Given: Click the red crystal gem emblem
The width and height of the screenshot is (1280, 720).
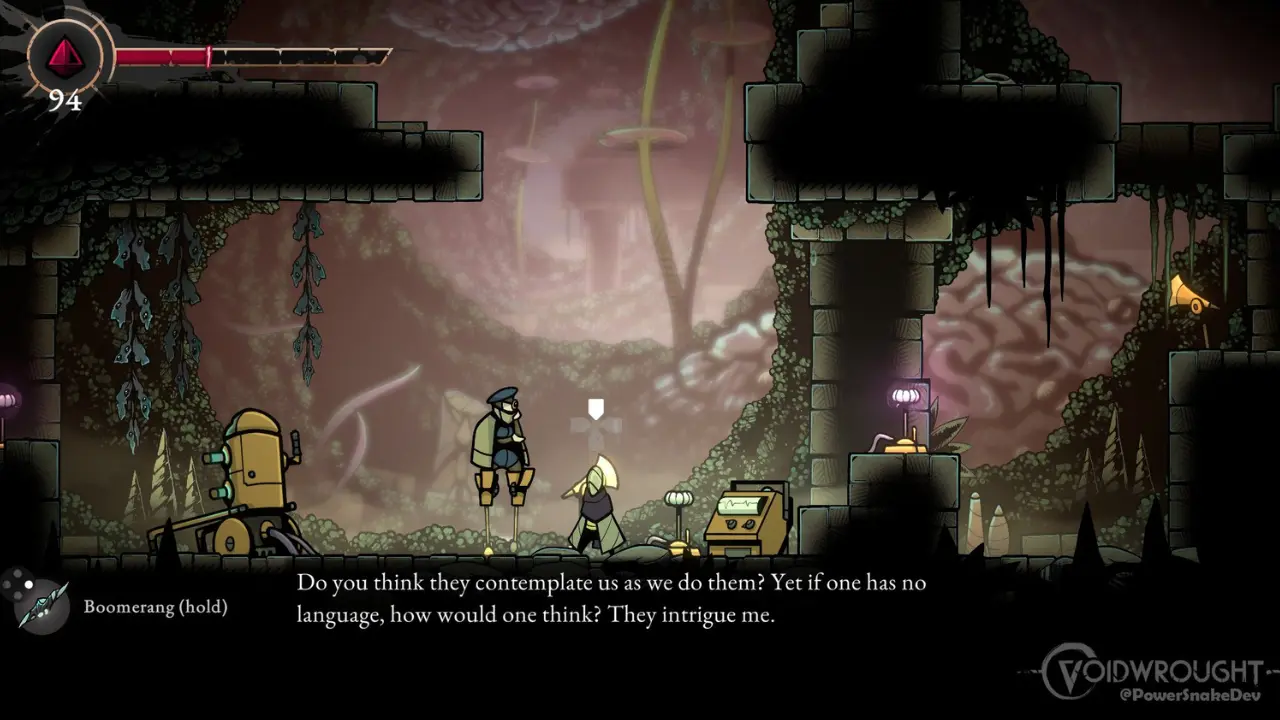Looking at the screenshot, I should click(65, 54).
